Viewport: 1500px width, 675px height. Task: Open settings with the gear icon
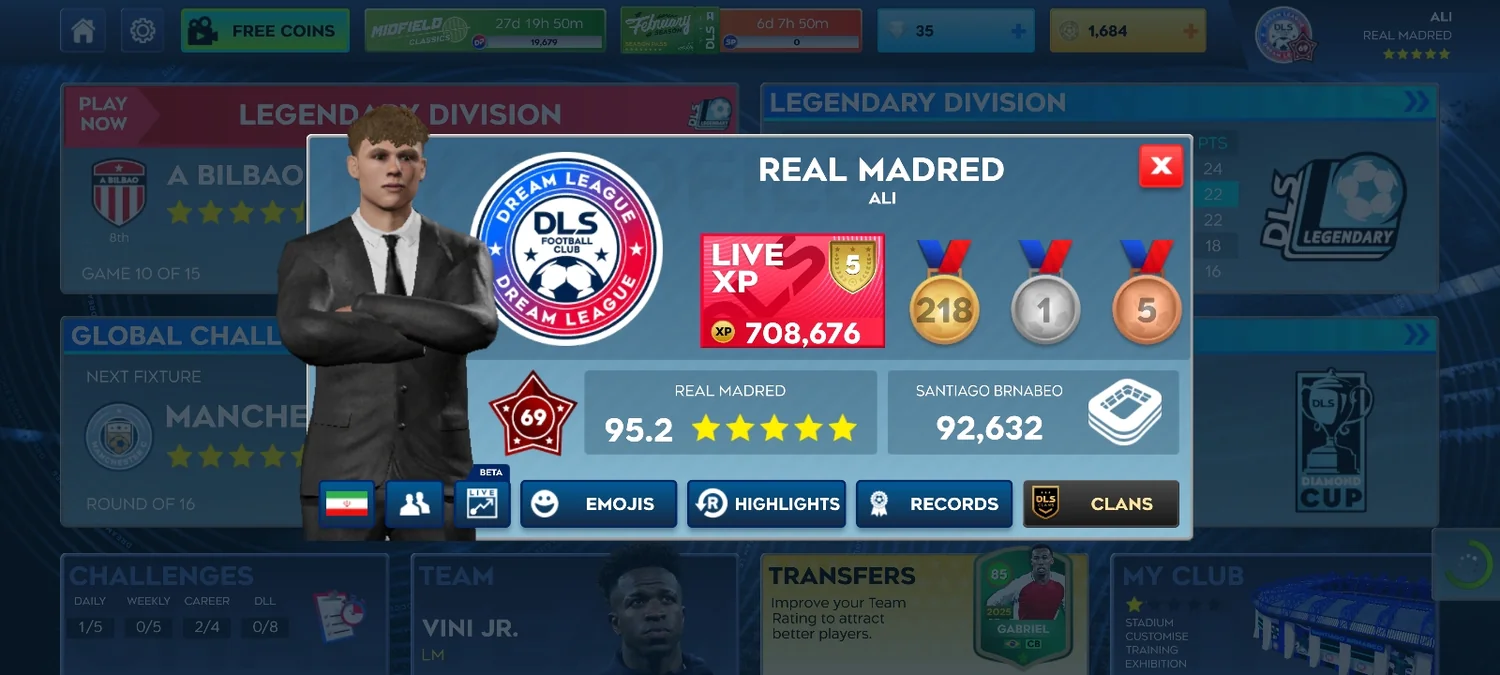click(142, 31)
